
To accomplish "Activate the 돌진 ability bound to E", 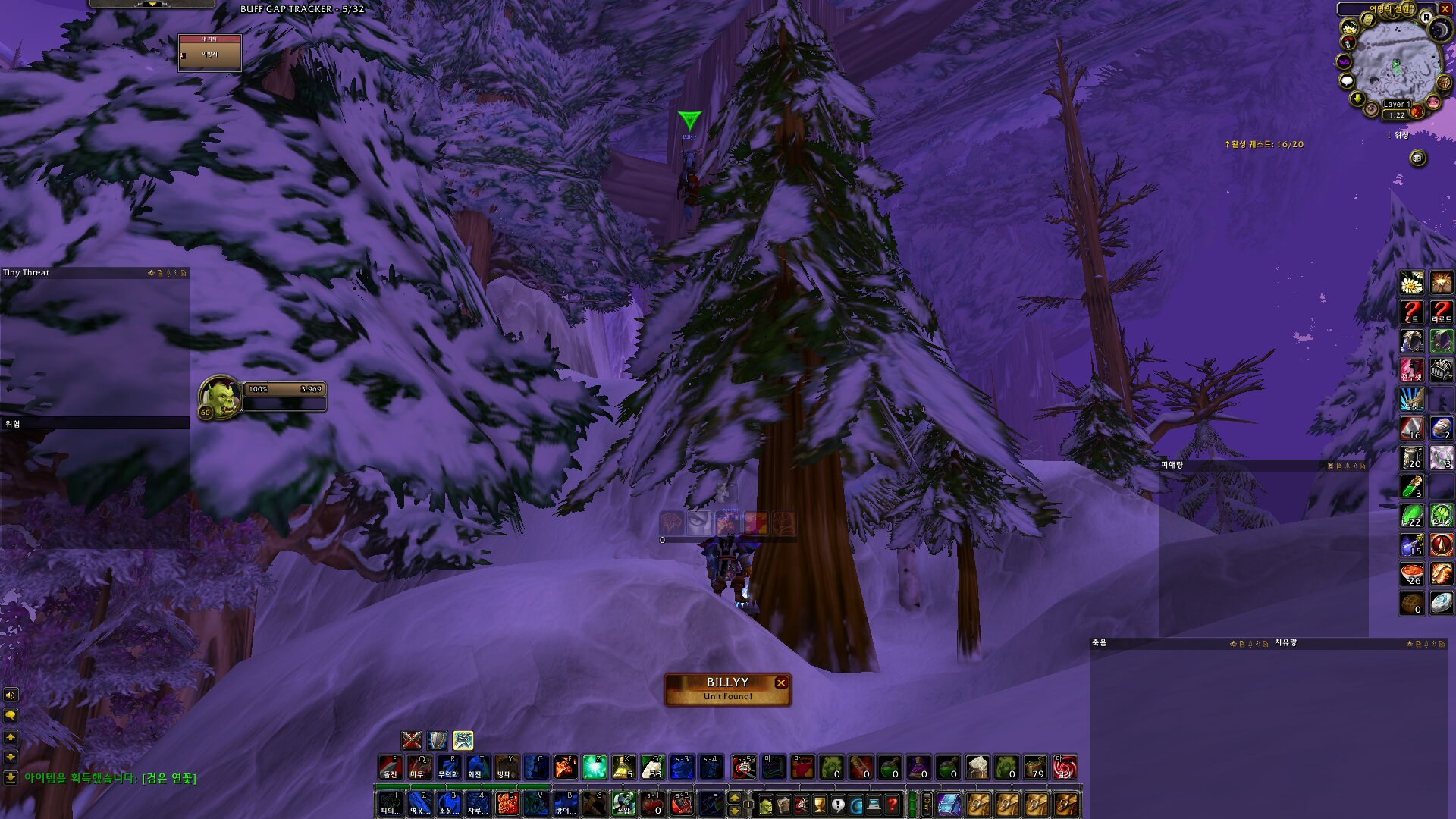I will 391,767.
